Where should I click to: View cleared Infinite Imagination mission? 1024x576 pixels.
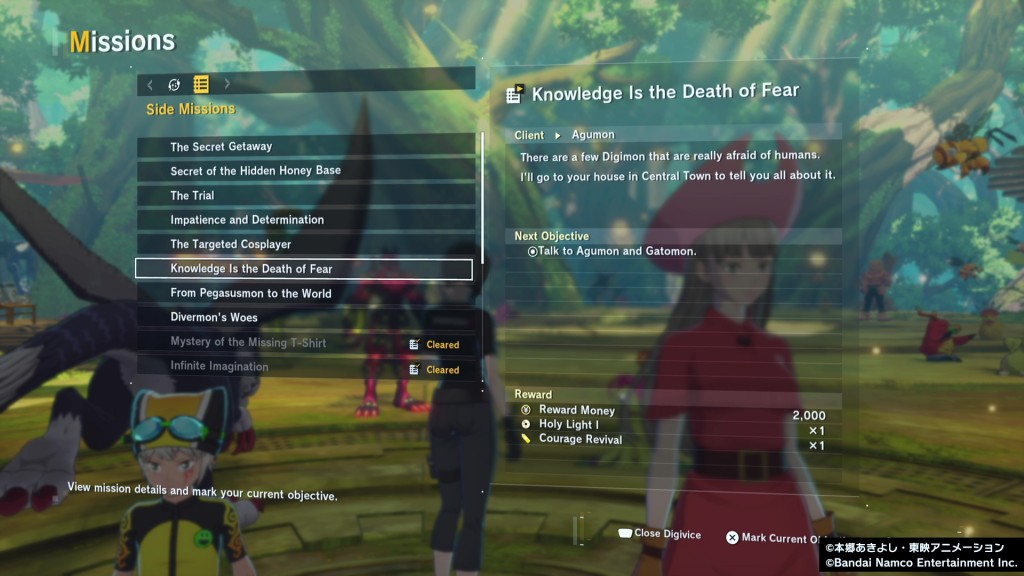tap(305, 368)
